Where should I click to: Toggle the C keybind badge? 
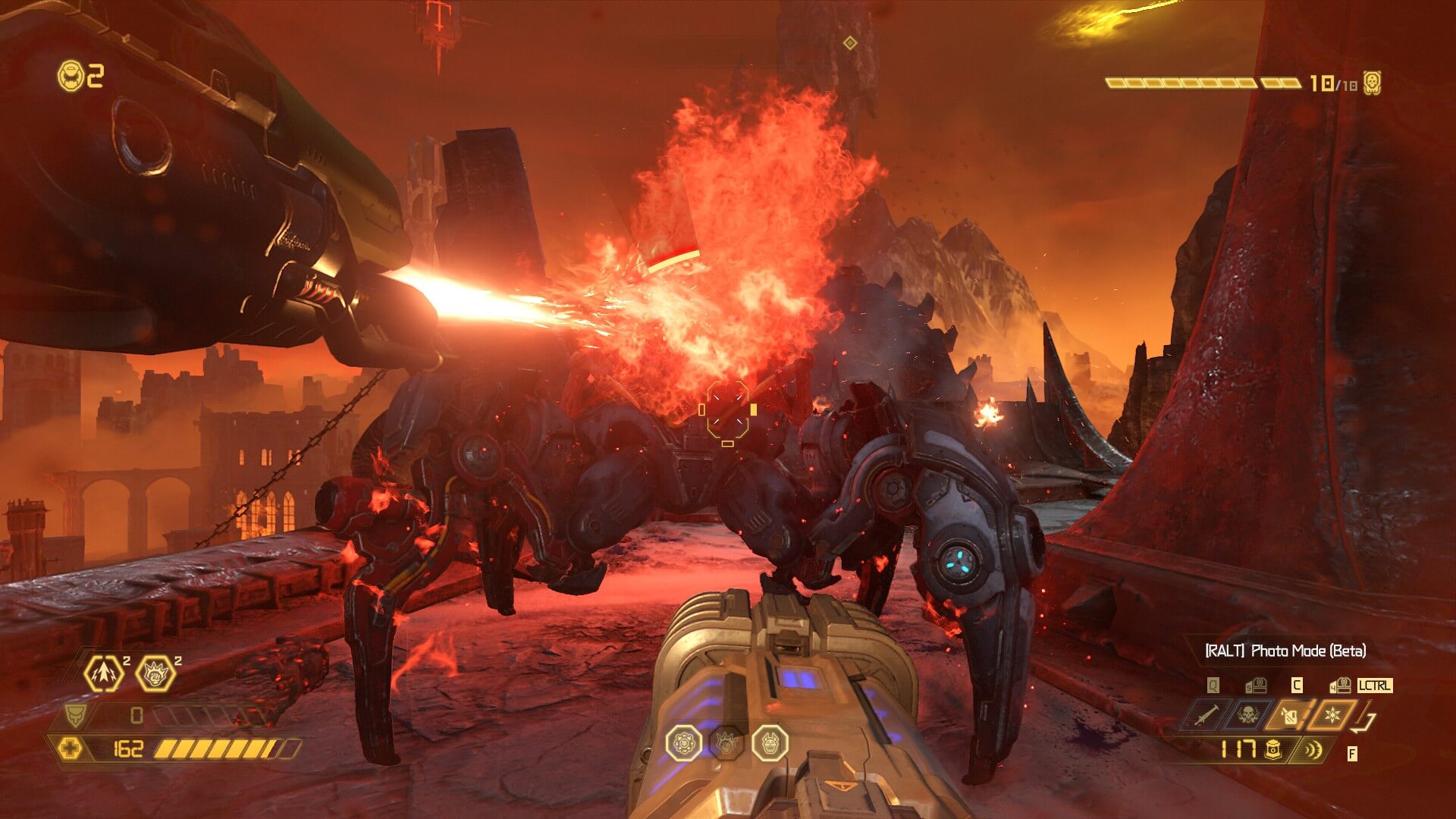tap(1297, 686)
